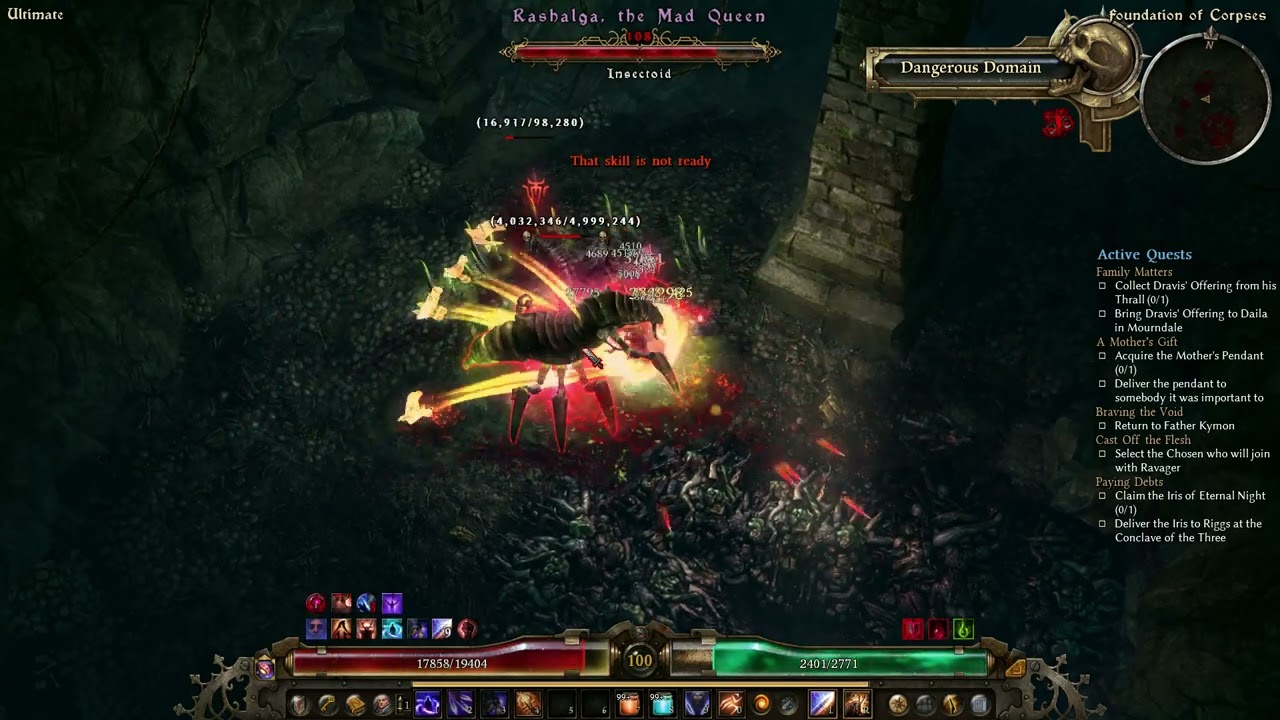Select the left mouse button skill slot

coord(822,704)
